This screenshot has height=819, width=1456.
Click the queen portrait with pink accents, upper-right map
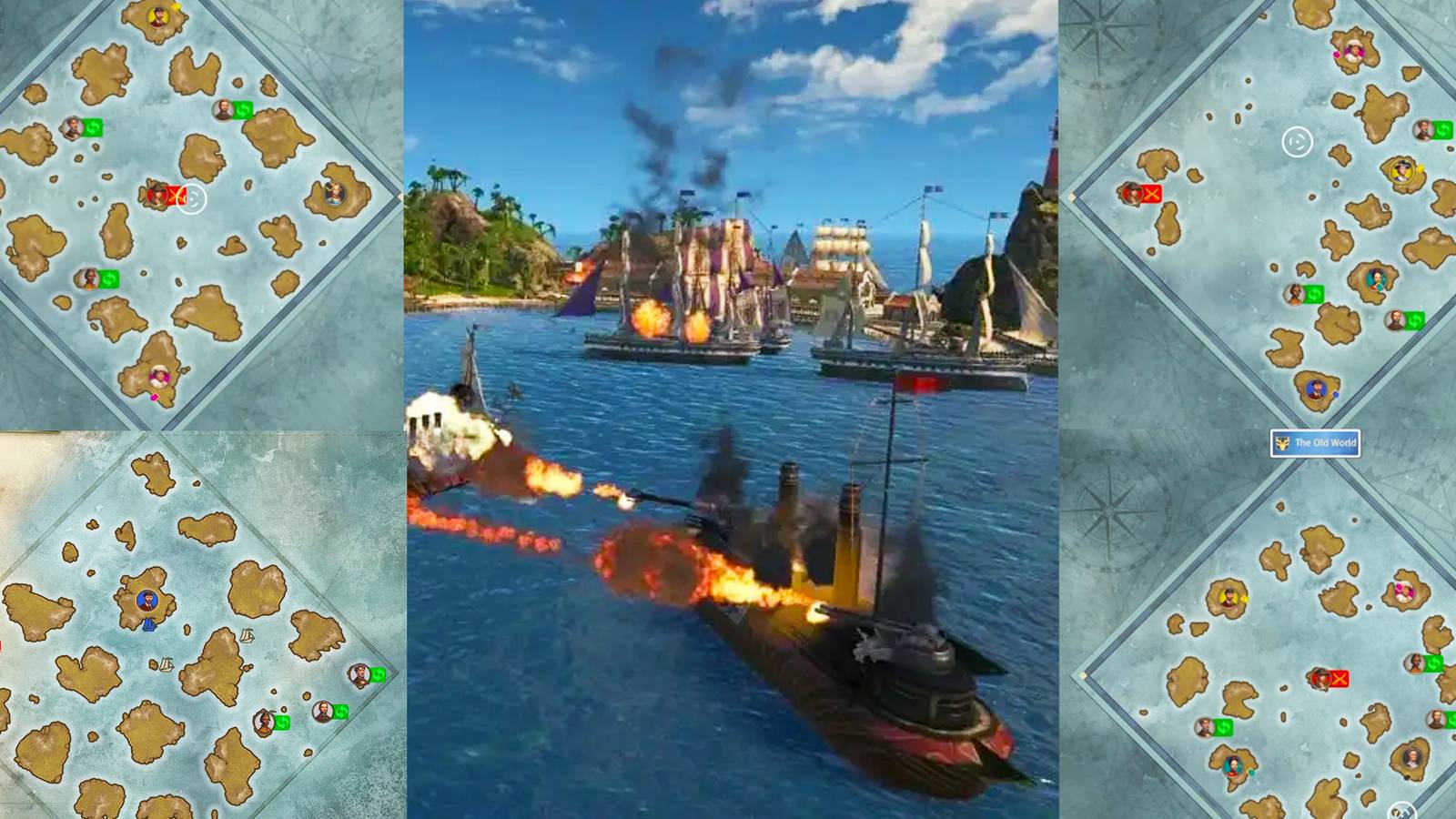pos(1352,53)
